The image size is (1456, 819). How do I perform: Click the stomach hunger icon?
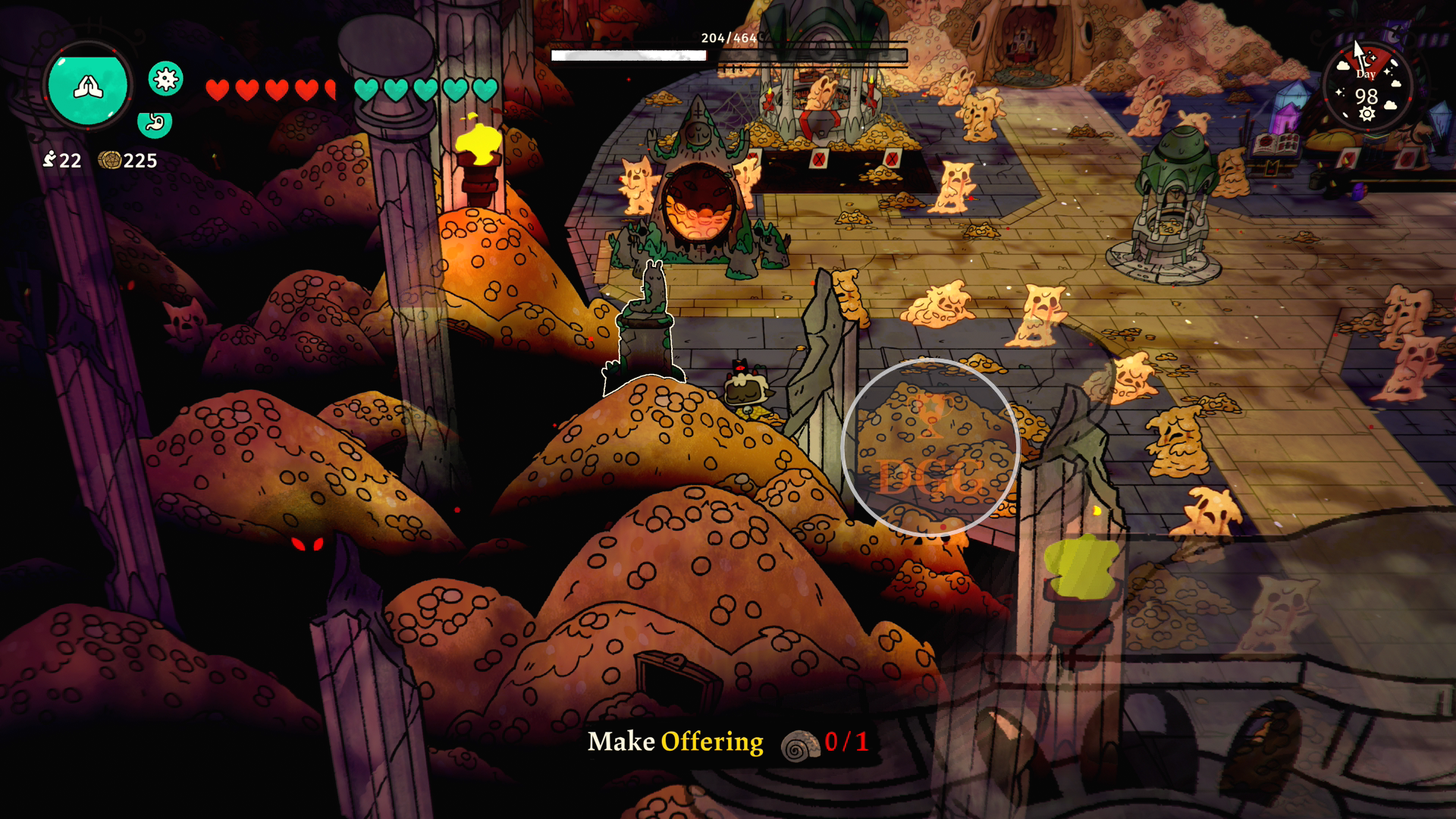(x=155, y=122)
